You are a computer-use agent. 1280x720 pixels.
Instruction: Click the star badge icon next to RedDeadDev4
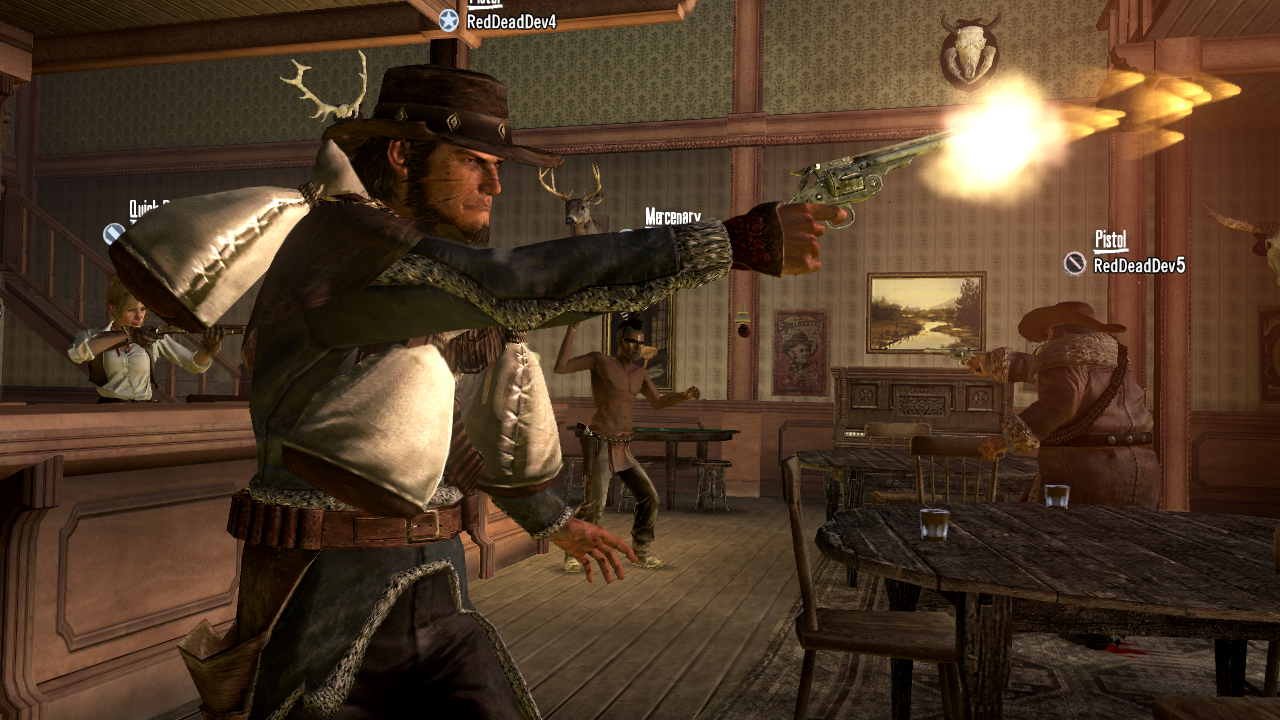448,20
